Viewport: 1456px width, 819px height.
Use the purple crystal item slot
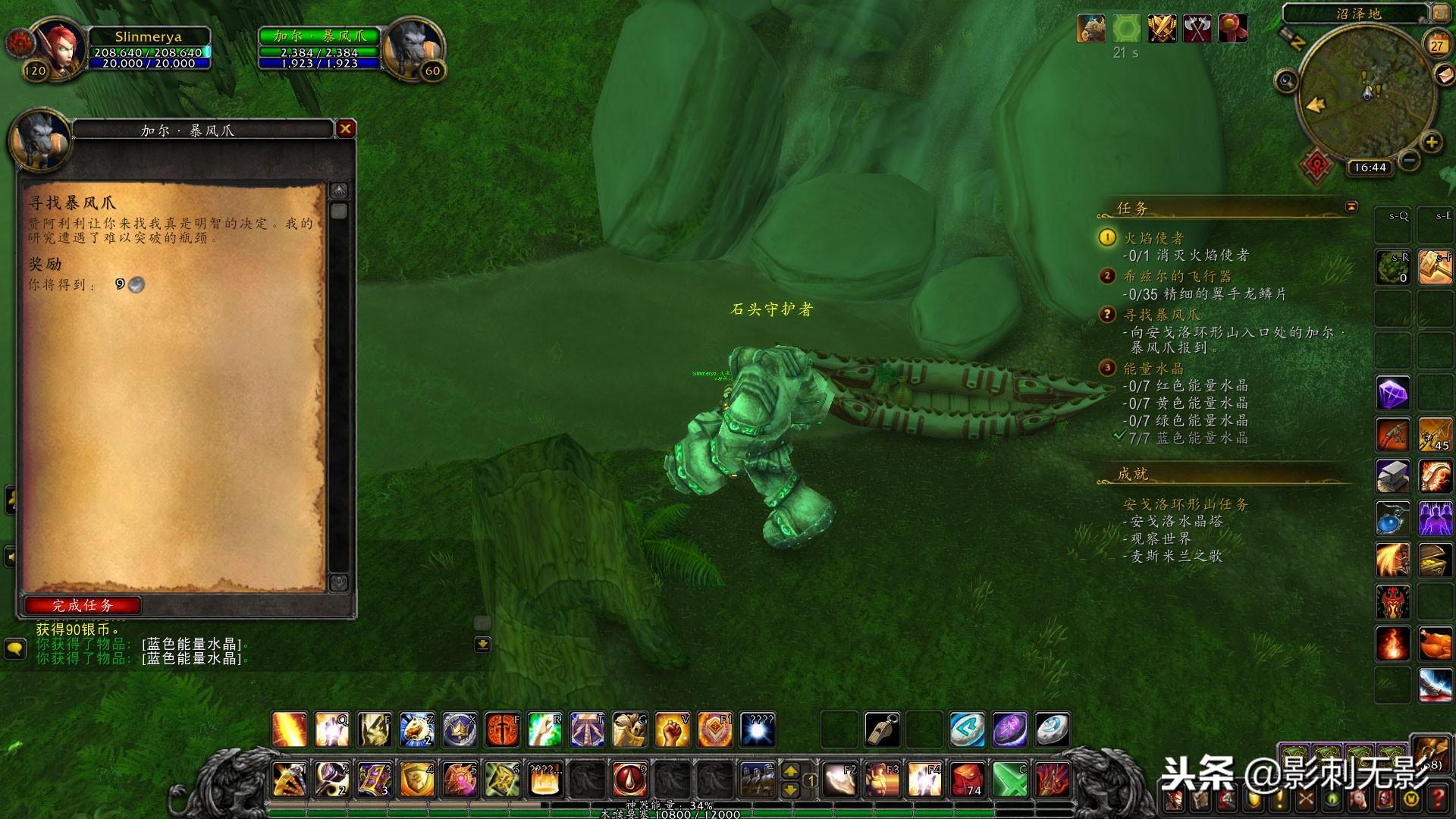tap(1393, 394)
